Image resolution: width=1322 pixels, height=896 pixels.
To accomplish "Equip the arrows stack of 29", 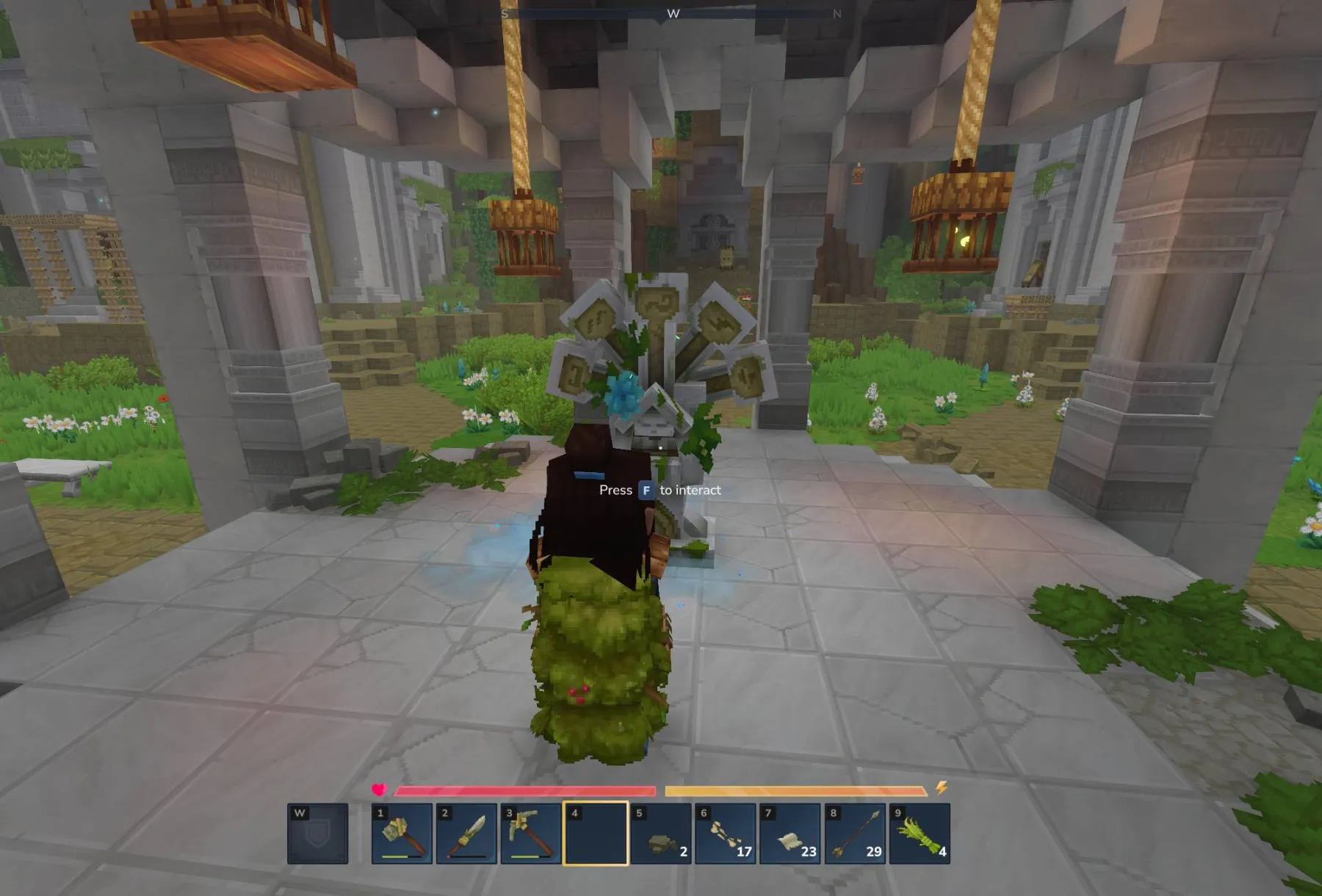I will pos(854,834).
